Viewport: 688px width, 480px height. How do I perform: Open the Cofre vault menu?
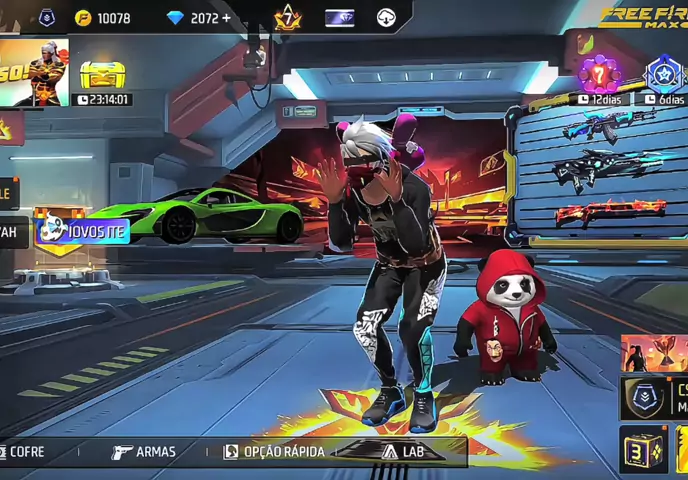(x=24, y=452)
